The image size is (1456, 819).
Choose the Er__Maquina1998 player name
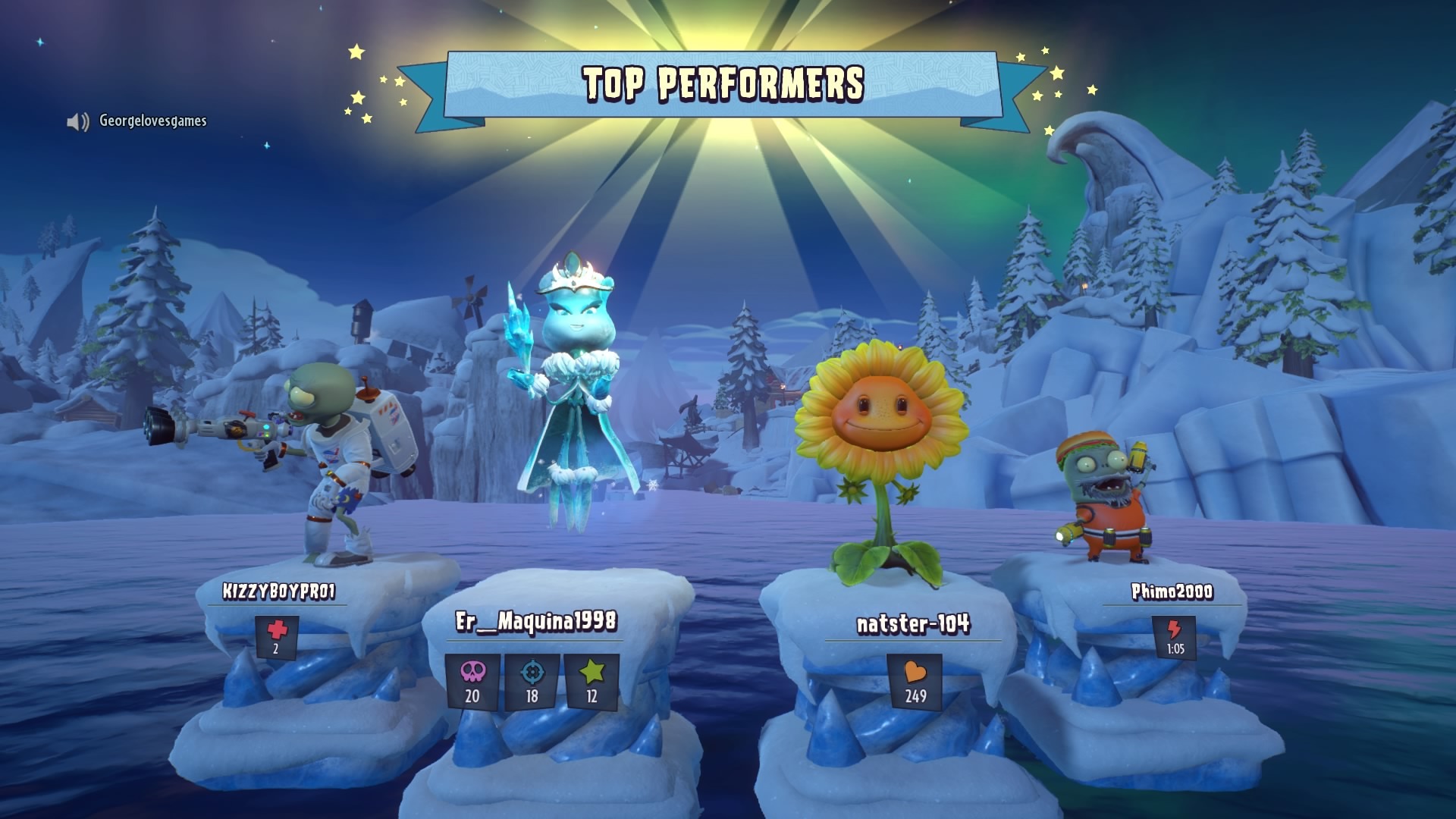tap(536, 622)
